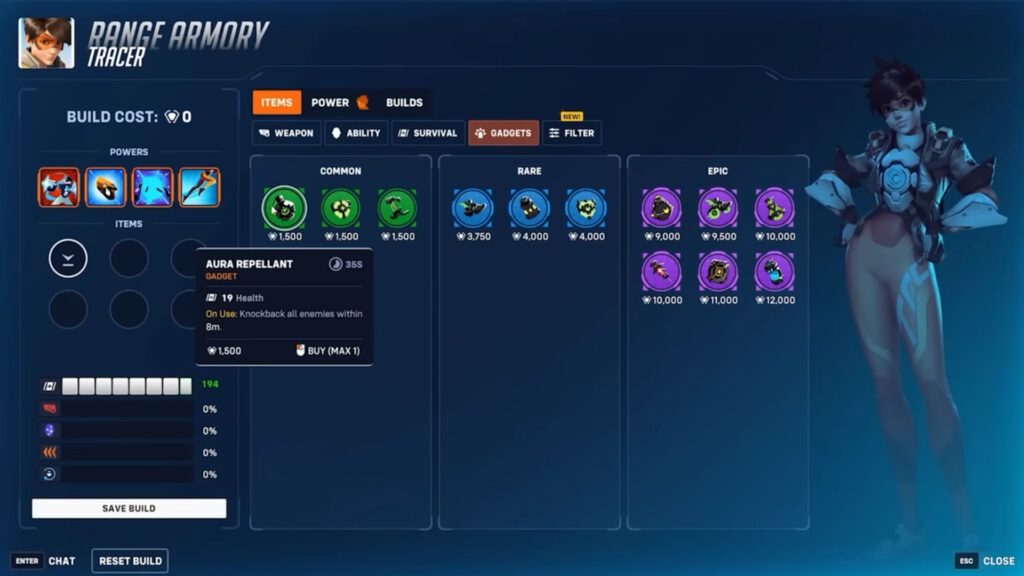Screen dimensions: 1024x576
Task: Click Tracer's portrait in the header
Action: point(46,43)
